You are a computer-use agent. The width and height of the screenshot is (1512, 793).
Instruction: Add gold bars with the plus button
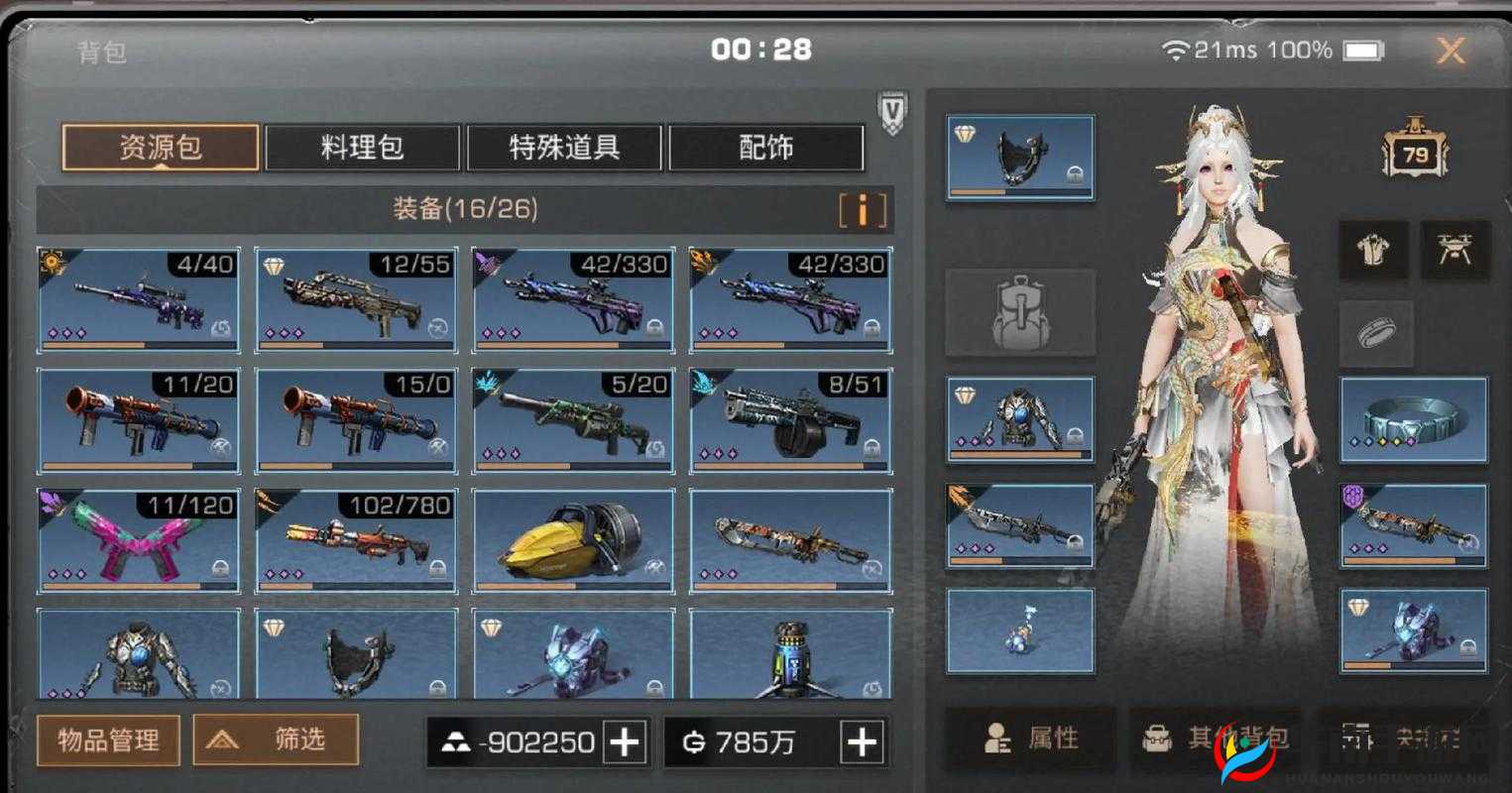tap(625, 741)
